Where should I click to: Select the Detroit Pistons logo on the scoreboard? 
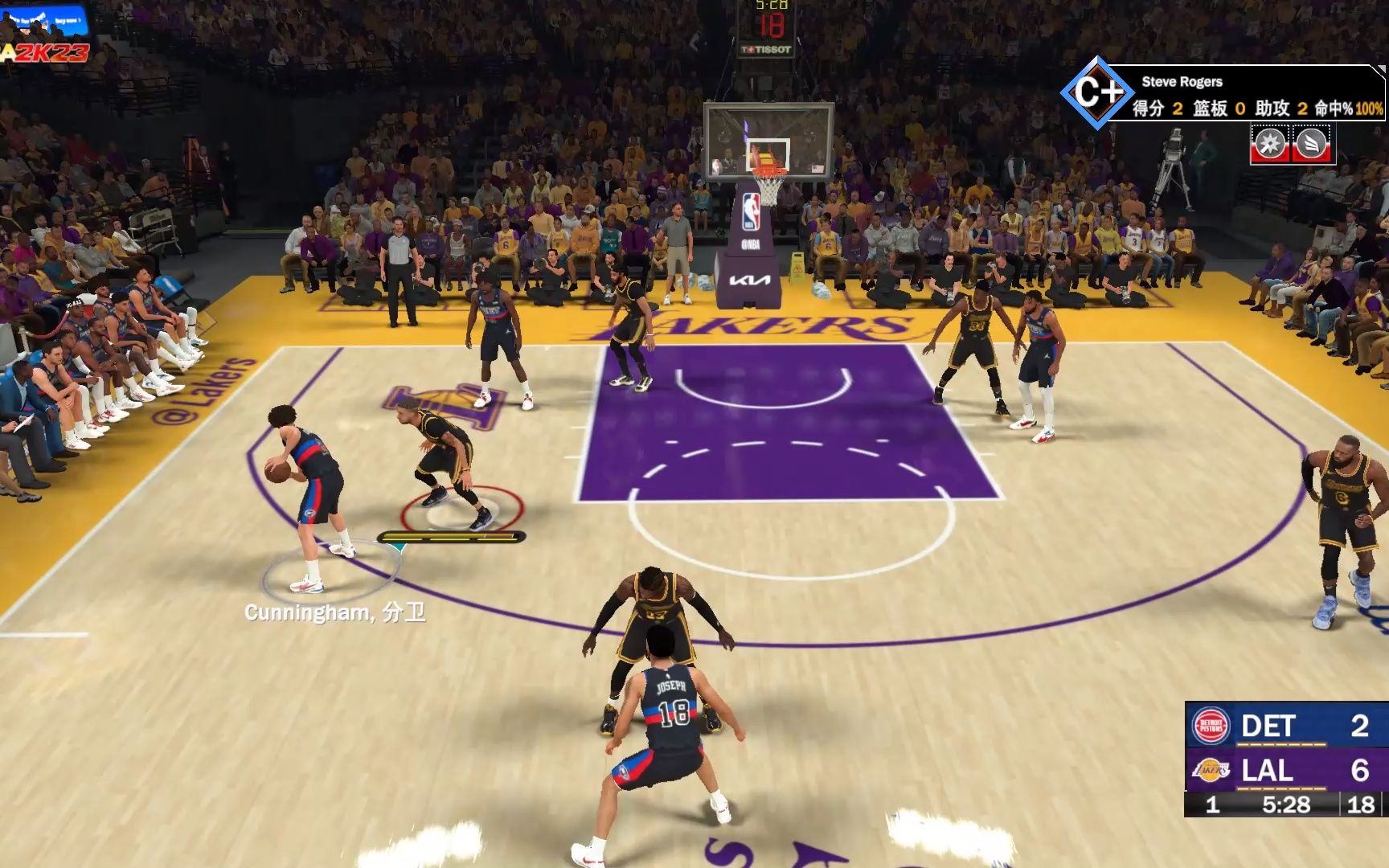pyautogui.click(x=1212, y=725)
